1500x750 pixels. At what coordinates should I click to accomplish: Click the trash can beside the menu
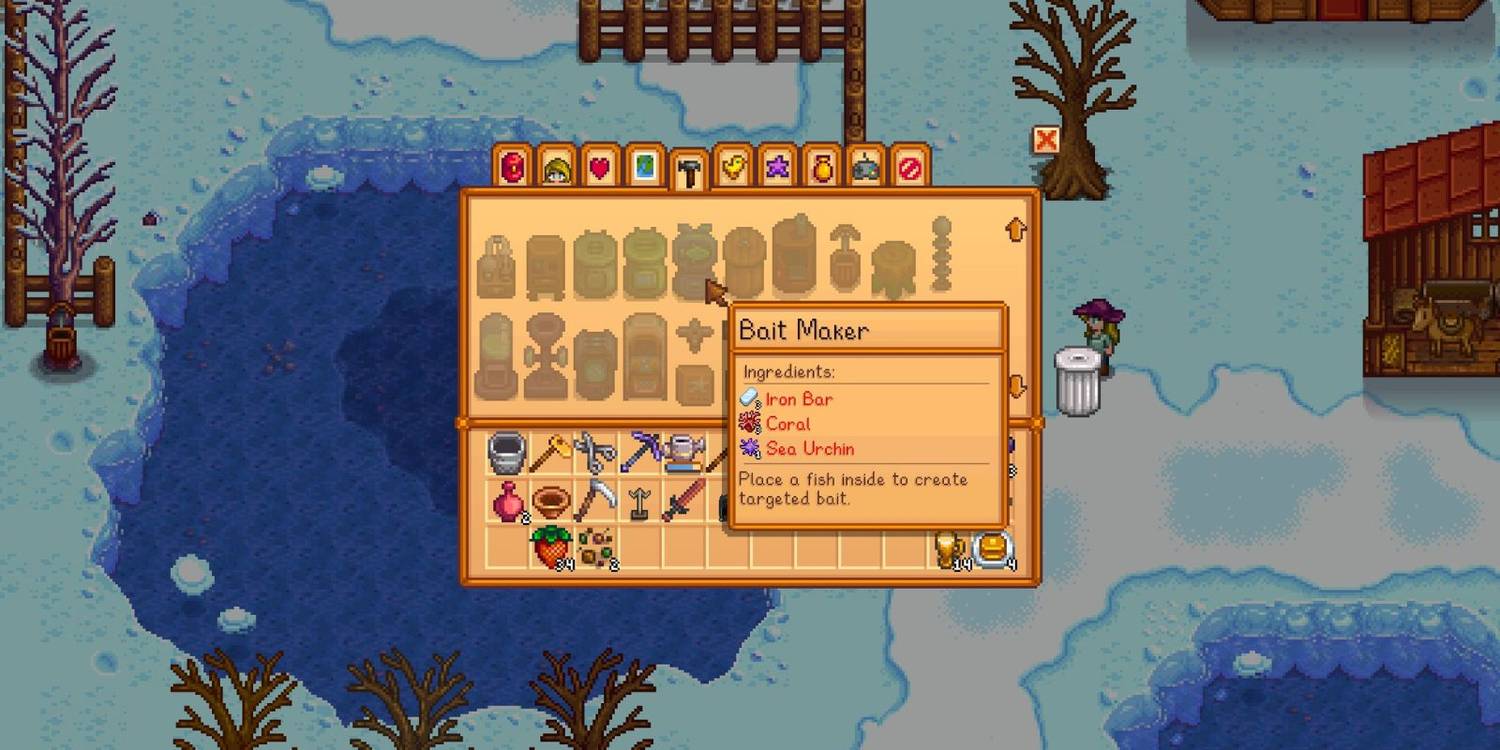(1077, 381)
